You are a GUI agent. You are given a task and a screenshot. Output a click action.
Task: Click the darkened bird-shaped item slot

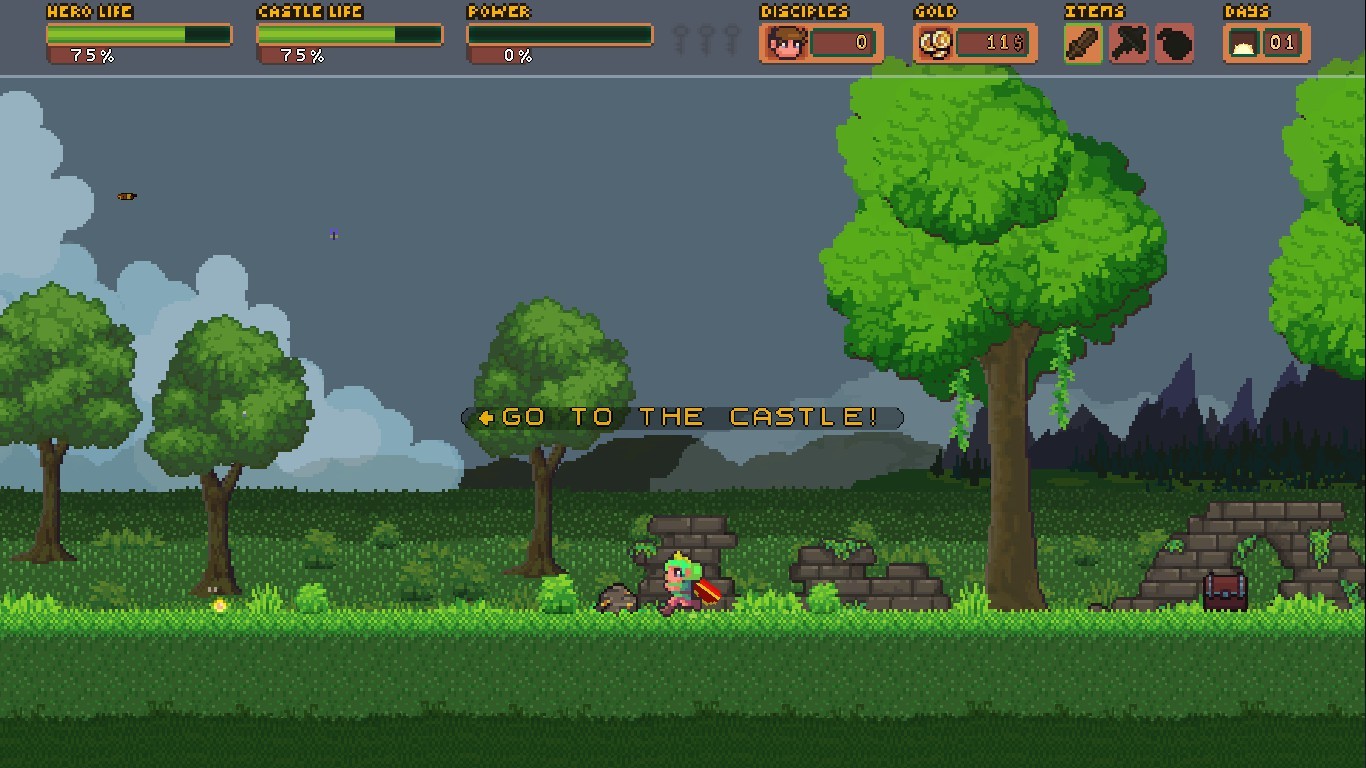coord(1174,43)
